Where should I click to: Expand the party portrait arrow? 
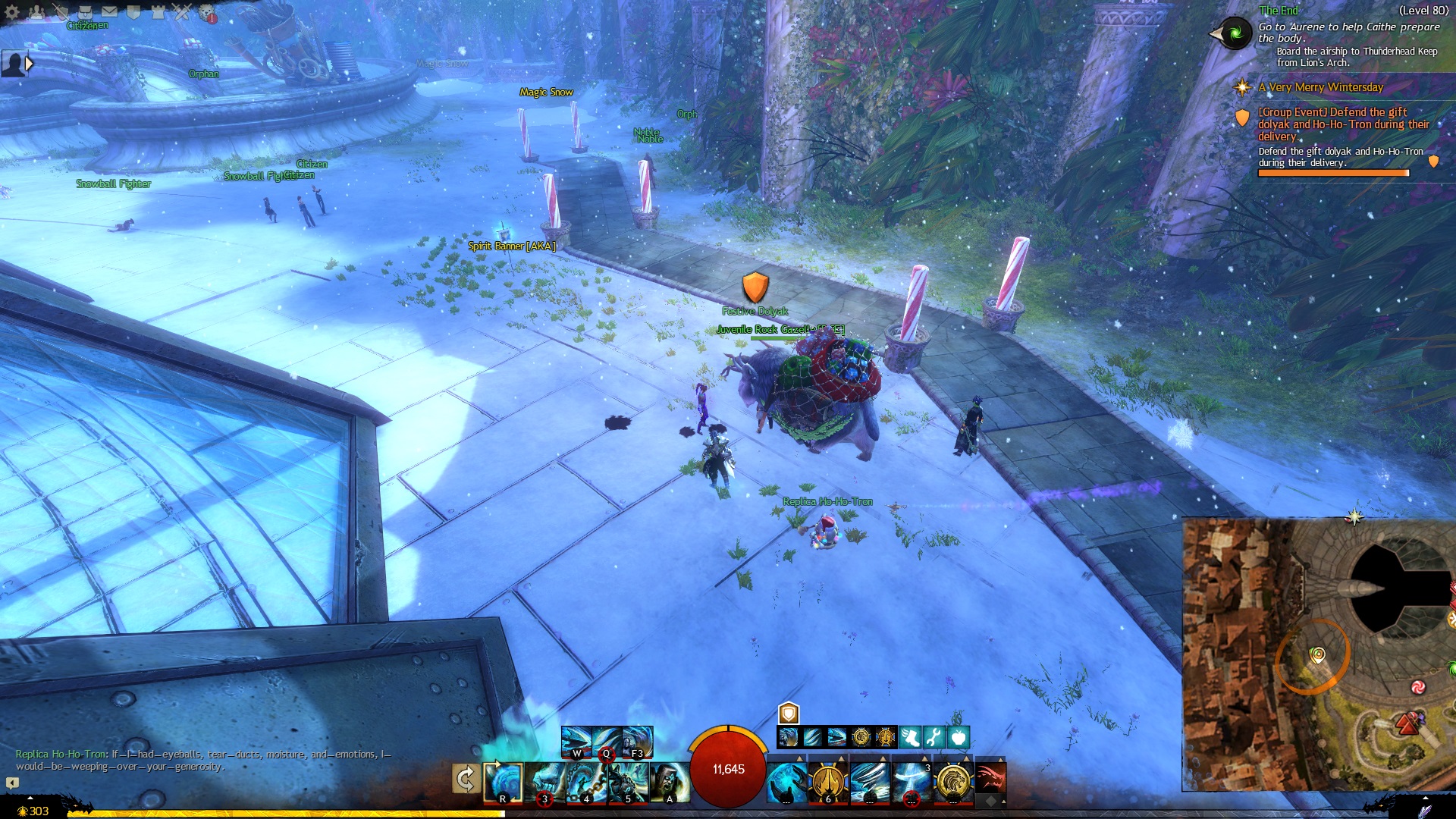29,64
